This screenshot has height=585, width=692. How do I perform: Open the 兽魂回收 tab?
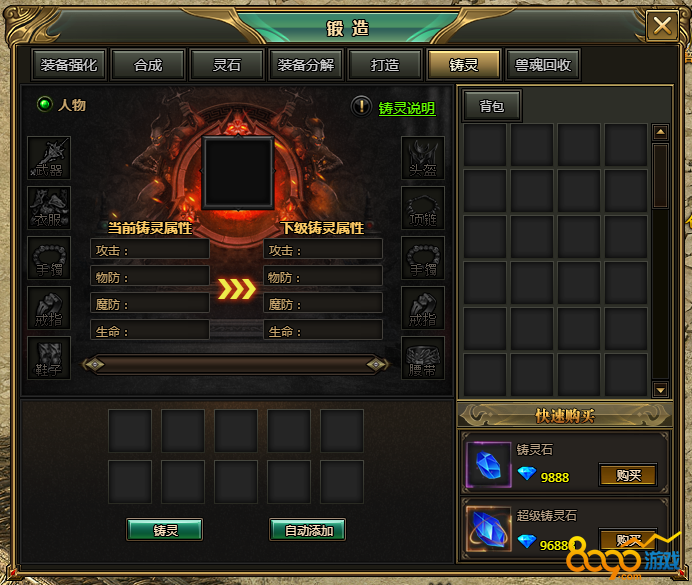point(543,65)
